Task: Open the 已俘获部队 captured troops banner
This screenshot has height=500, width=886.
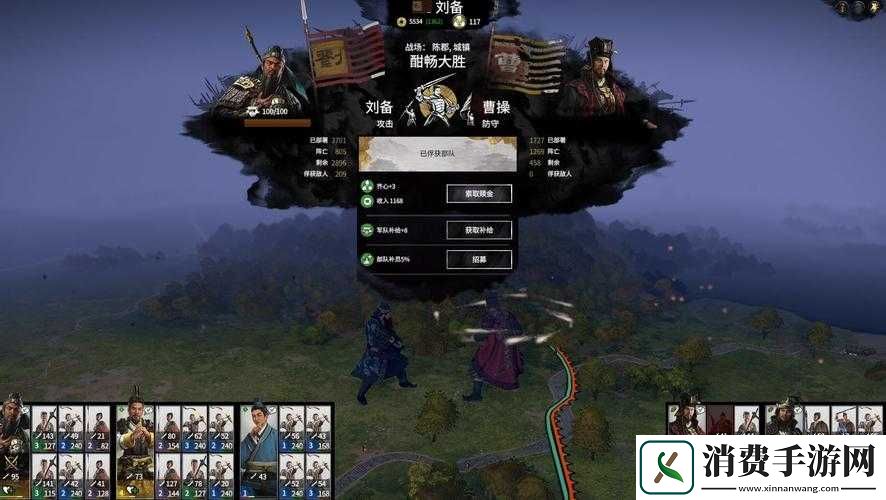Action: coord(437,155)
